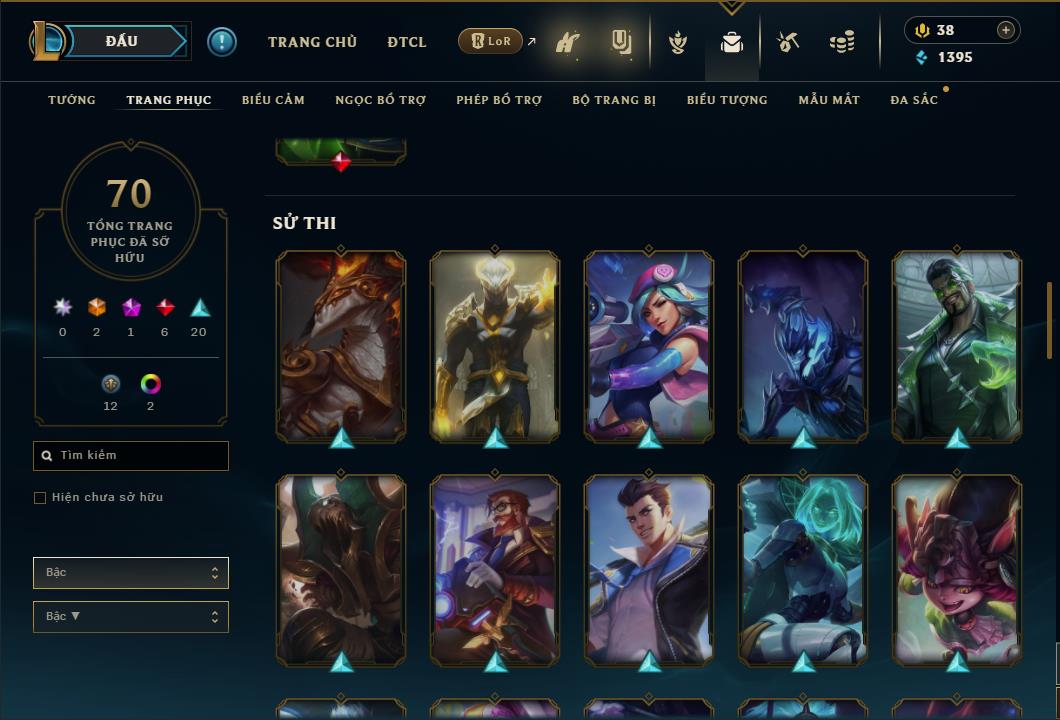Launch the LoR link
The width and height of the screenshot is (1060, 720).
click(x=490, y=41)
